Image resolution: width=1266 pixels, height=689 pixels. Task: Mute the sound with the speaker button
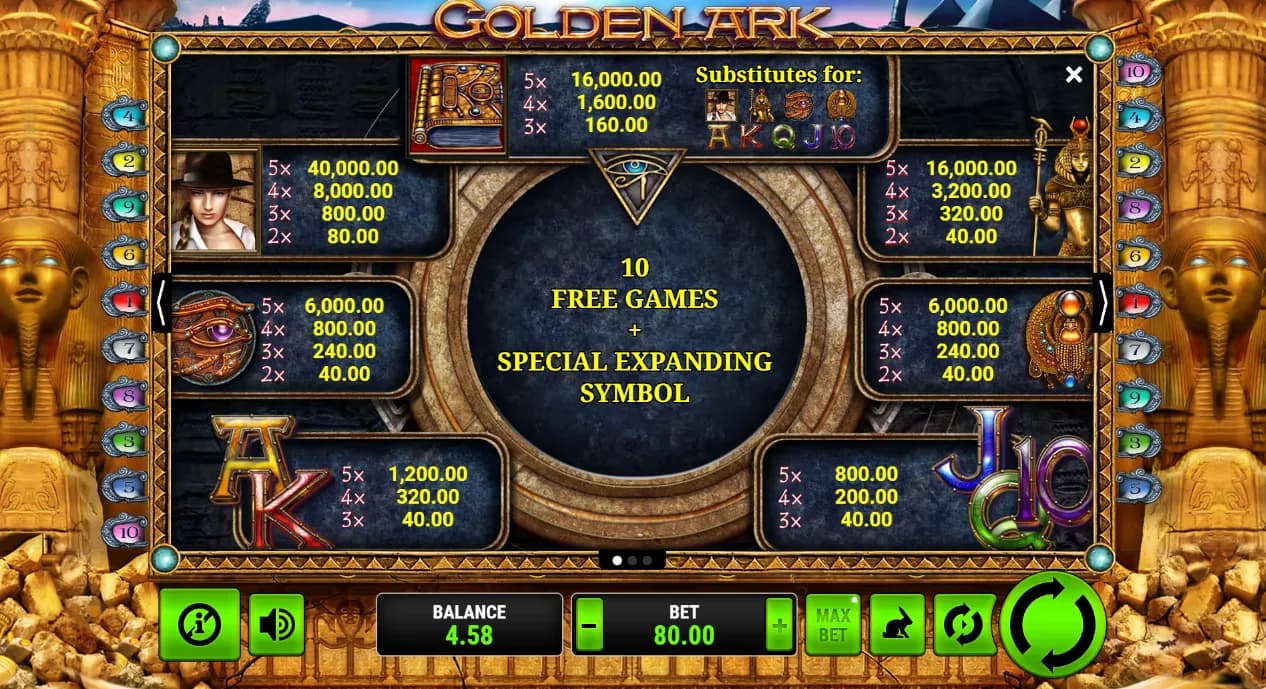[276, 625]
